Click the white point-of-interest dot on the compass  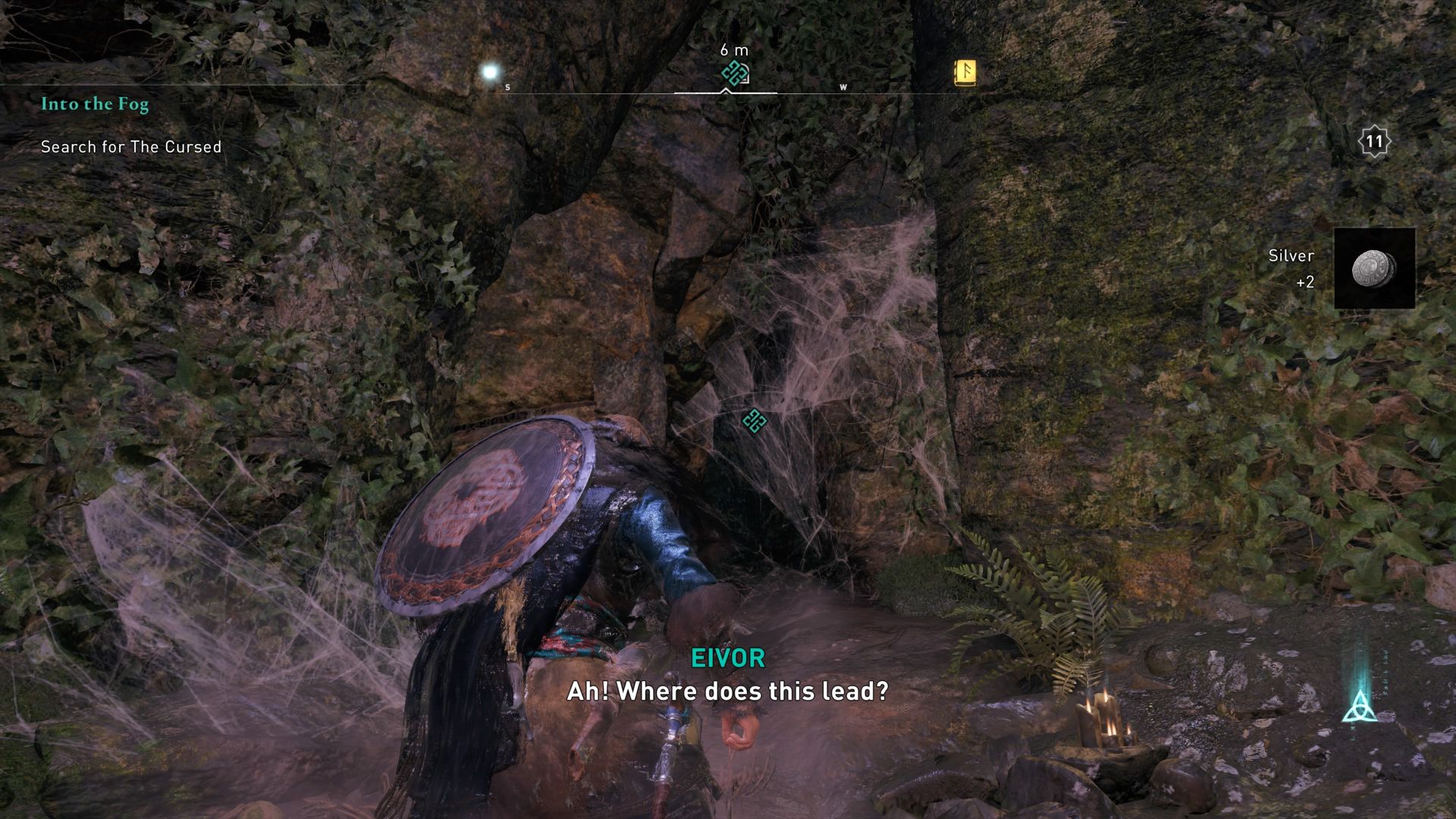click(x=490, y=71)
